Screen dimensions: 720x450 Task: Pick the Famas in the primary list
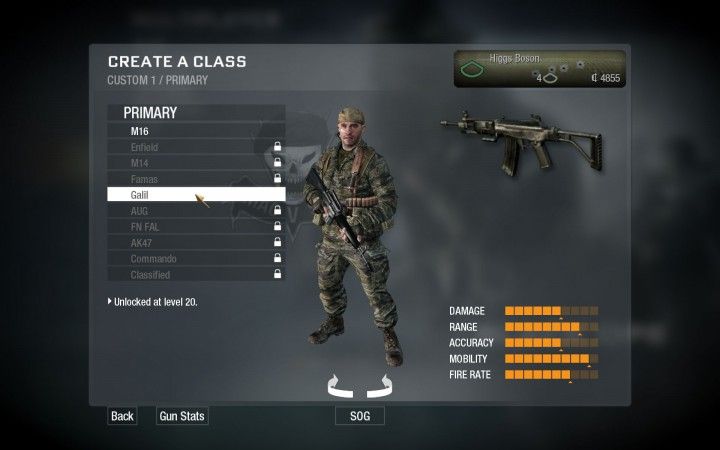click(195, 179)
